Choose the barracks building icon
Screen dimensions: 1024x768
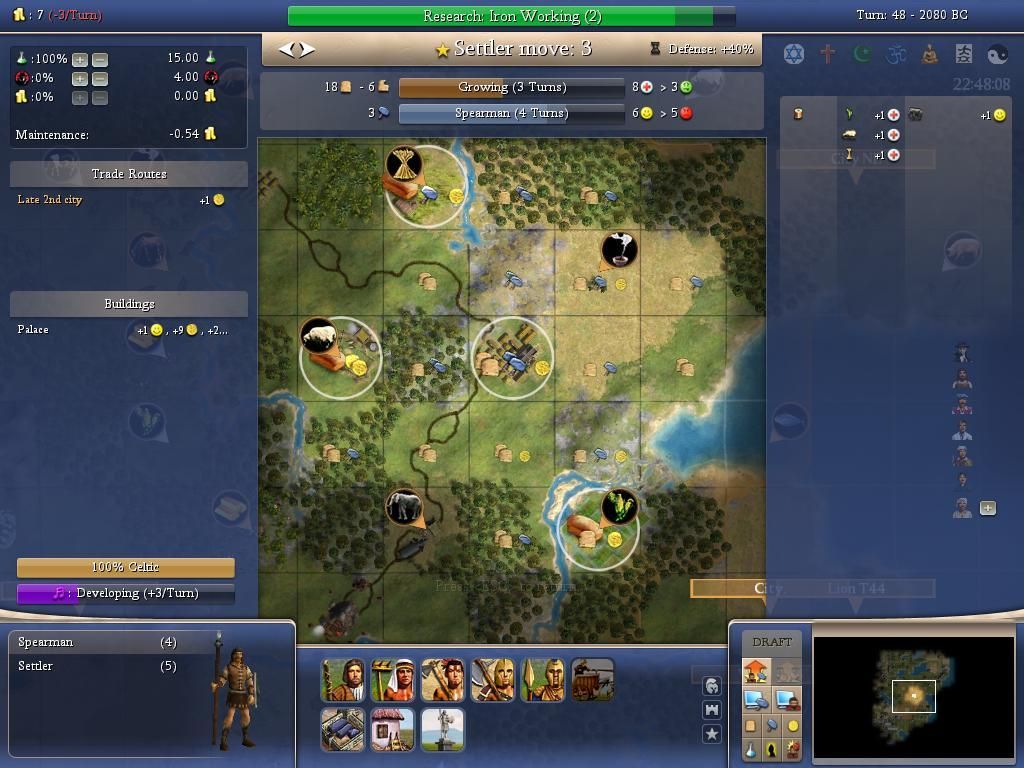(342, 730)
